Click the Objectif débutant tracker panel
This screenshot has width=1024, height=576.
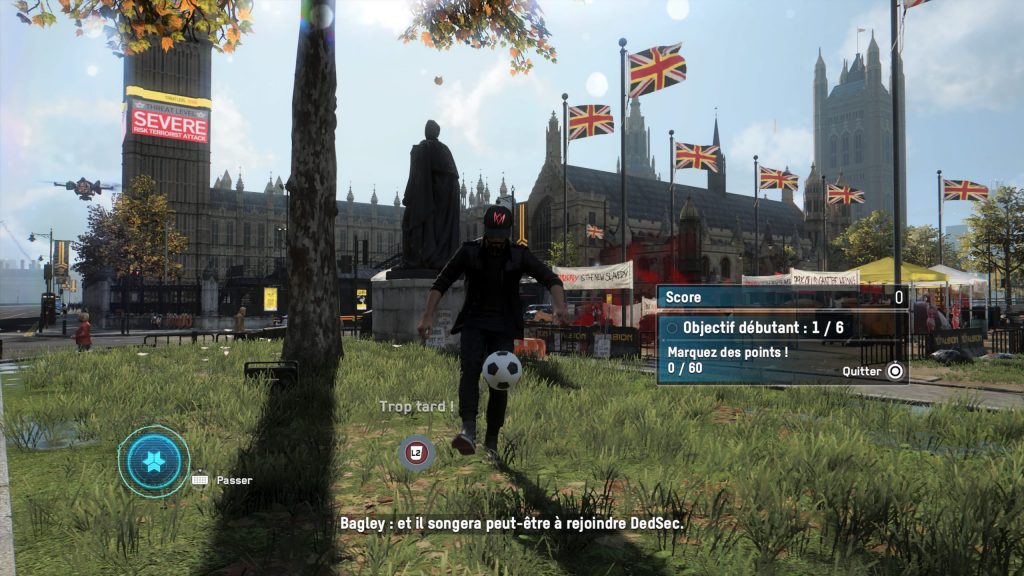782,328
